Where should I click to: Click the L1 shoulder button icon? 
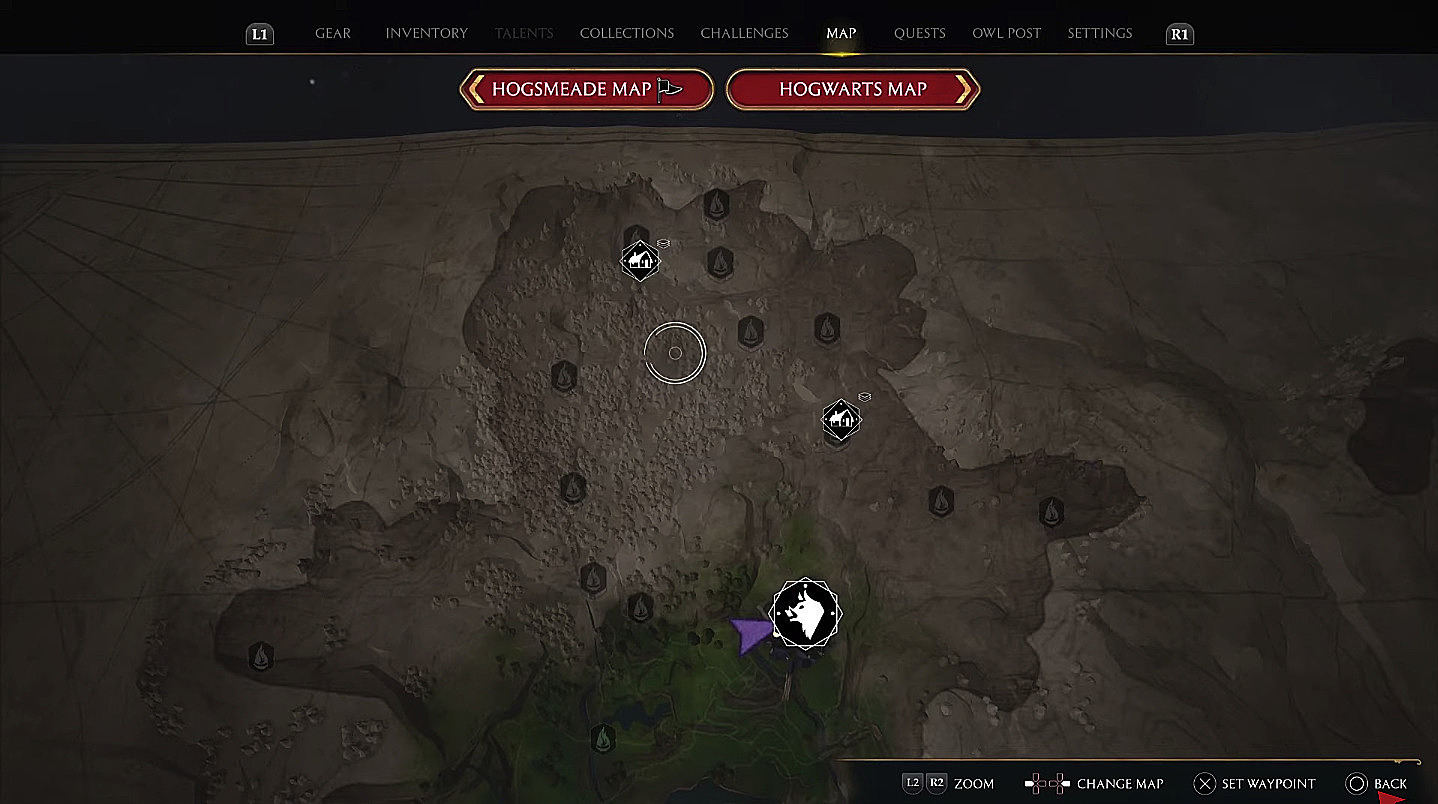click(259, 33)
